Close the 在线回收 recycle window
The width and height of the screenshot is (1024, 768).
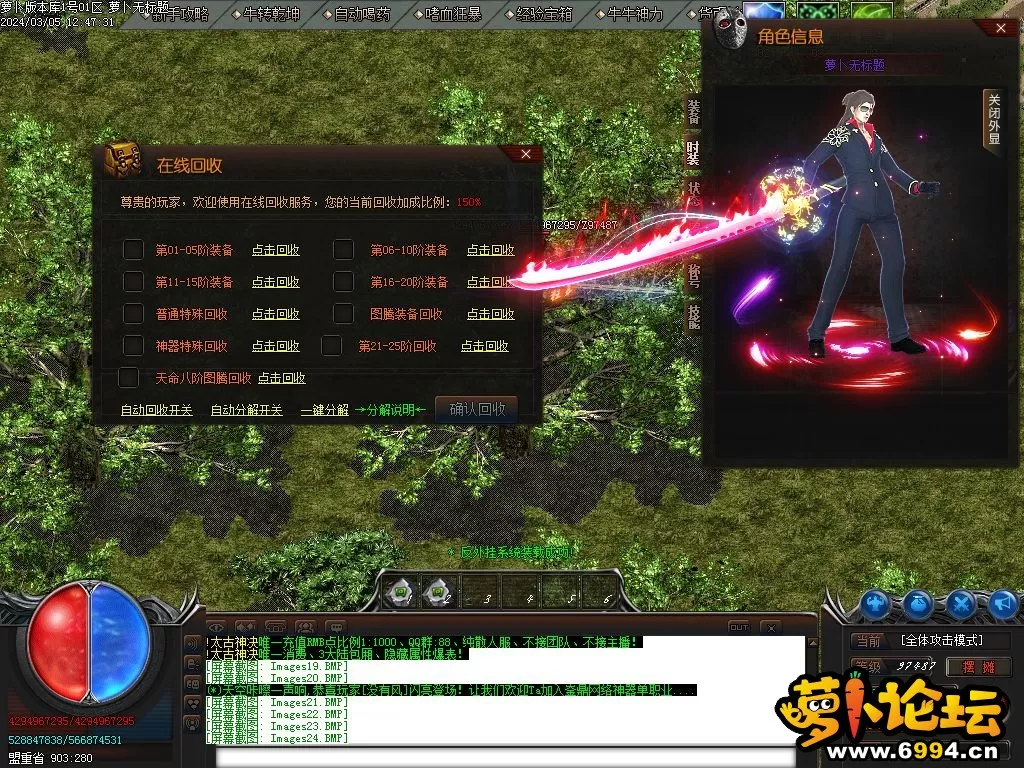pyautogui.click(x=527, y=154)
